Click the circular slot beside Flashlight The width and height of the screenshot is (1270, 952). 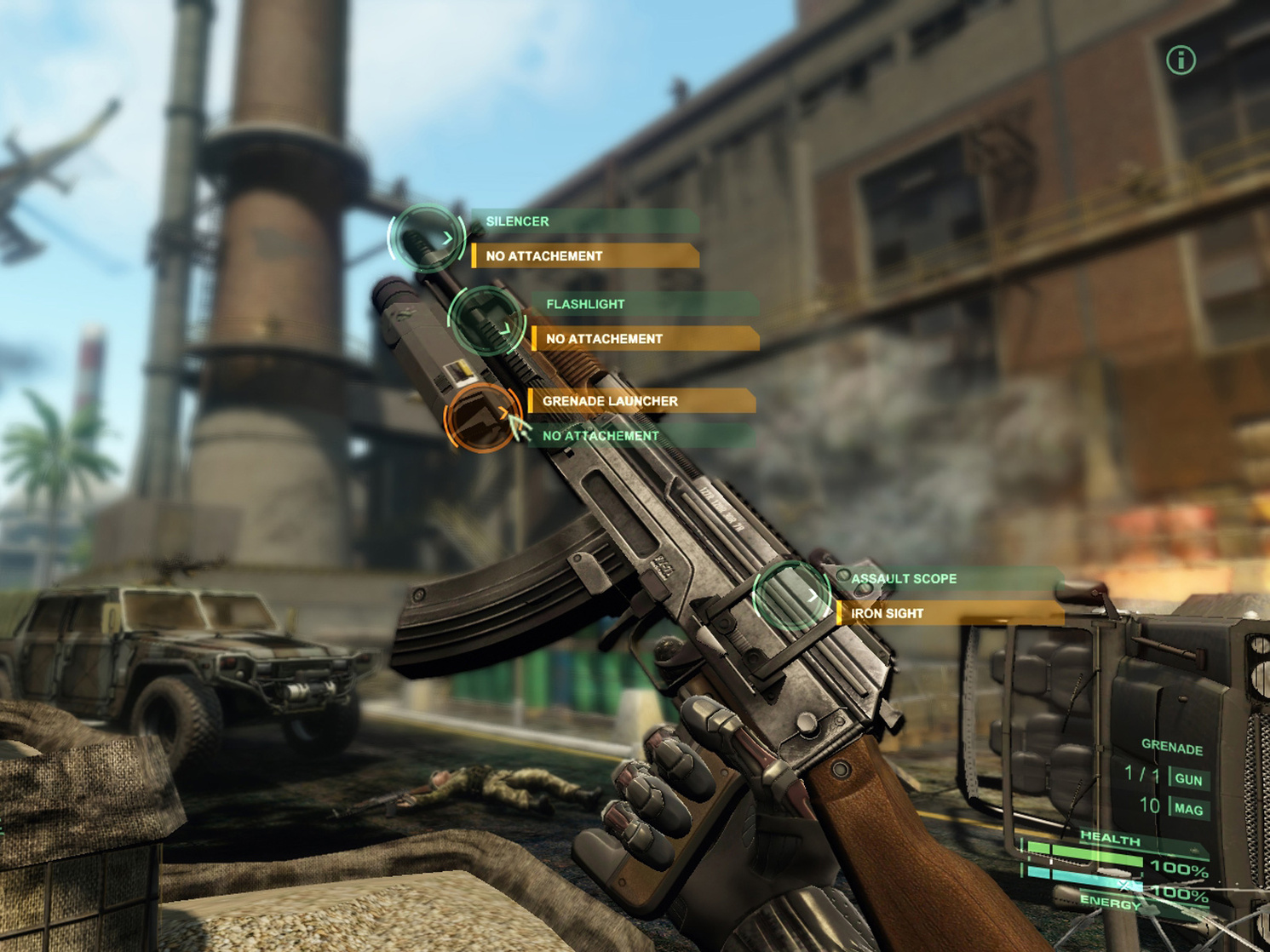click(486, 321)
